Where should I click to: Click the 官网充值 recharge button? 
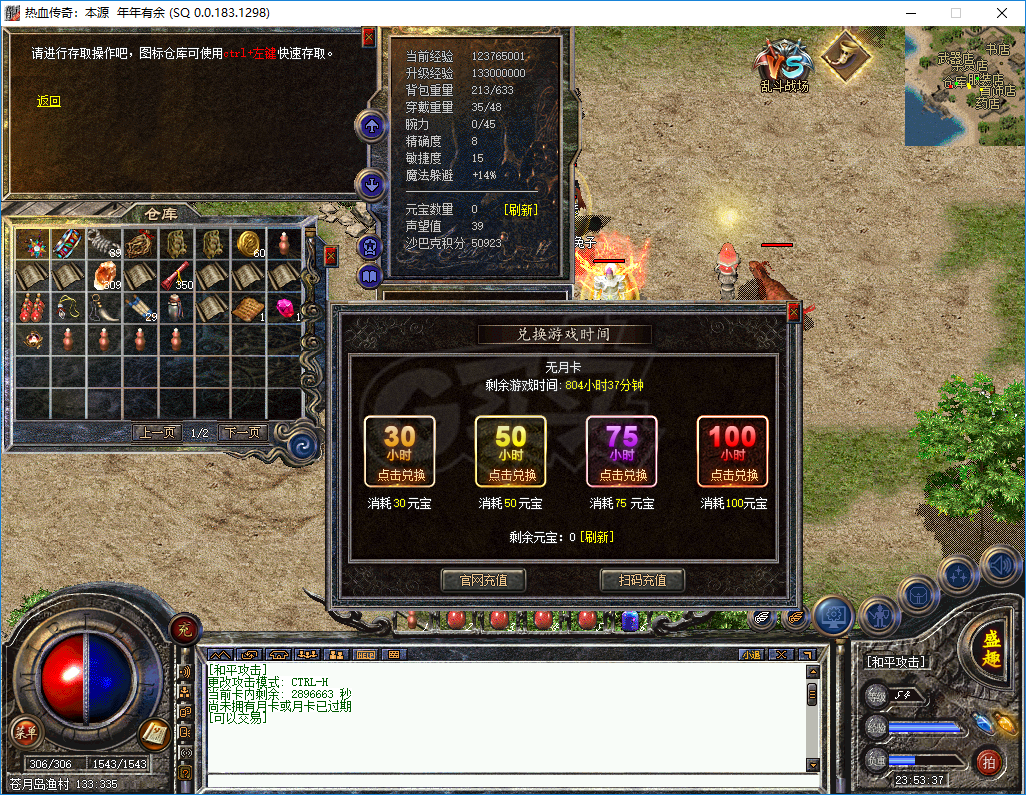point(483,580)
